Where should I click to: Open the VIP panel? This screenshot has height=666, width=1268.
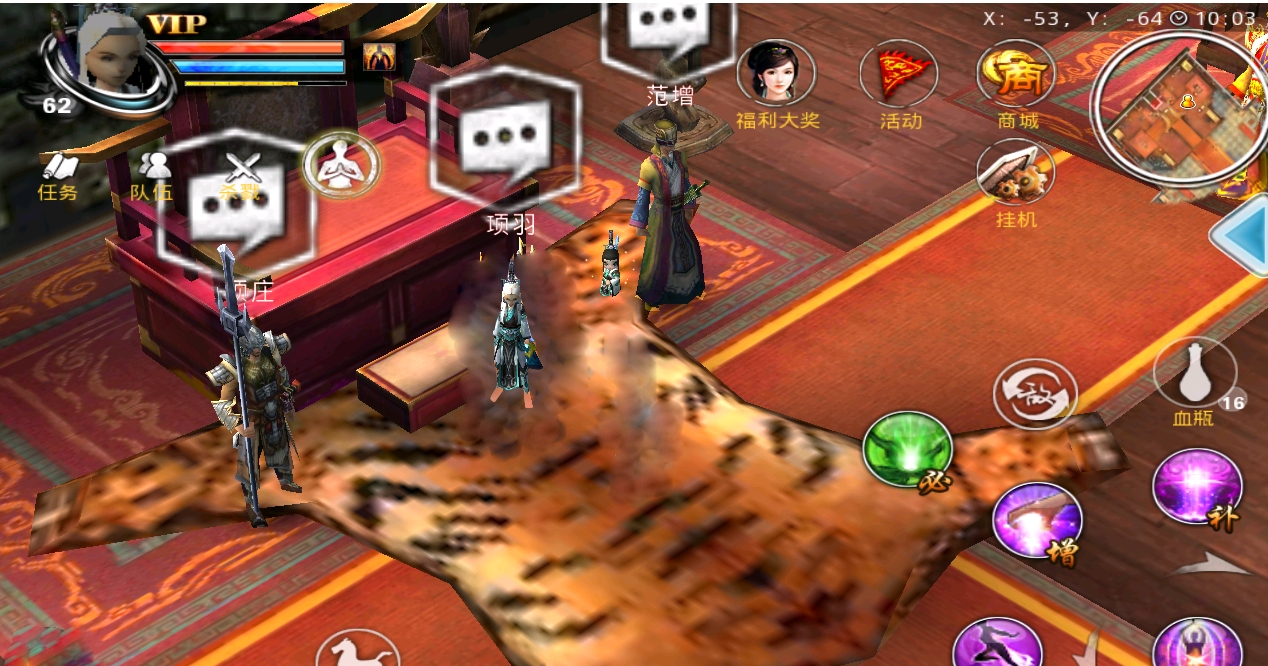tap(176, 24)
